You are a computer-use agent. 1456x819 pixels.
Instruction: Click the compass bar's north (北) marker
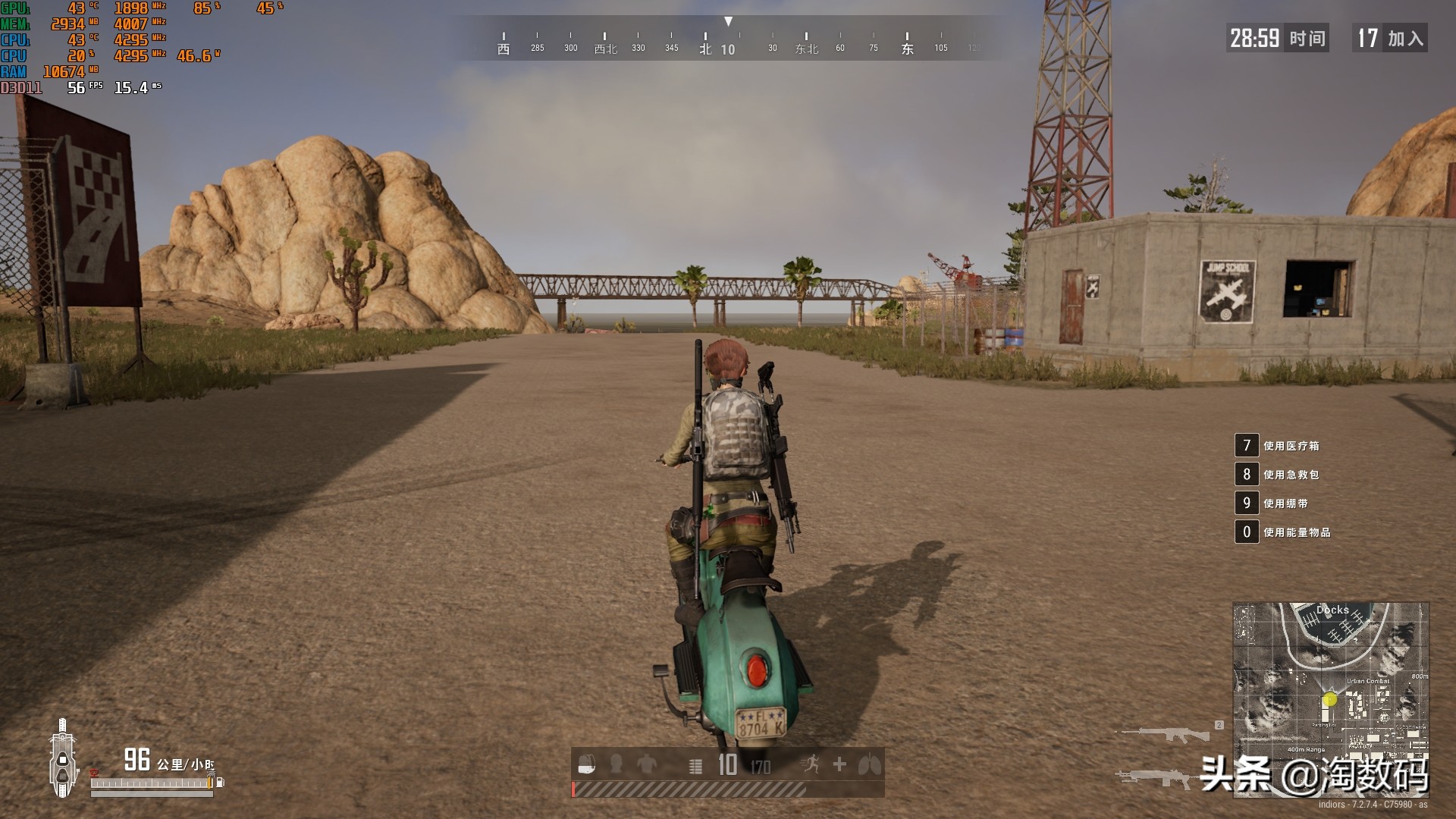pos(705,49)
